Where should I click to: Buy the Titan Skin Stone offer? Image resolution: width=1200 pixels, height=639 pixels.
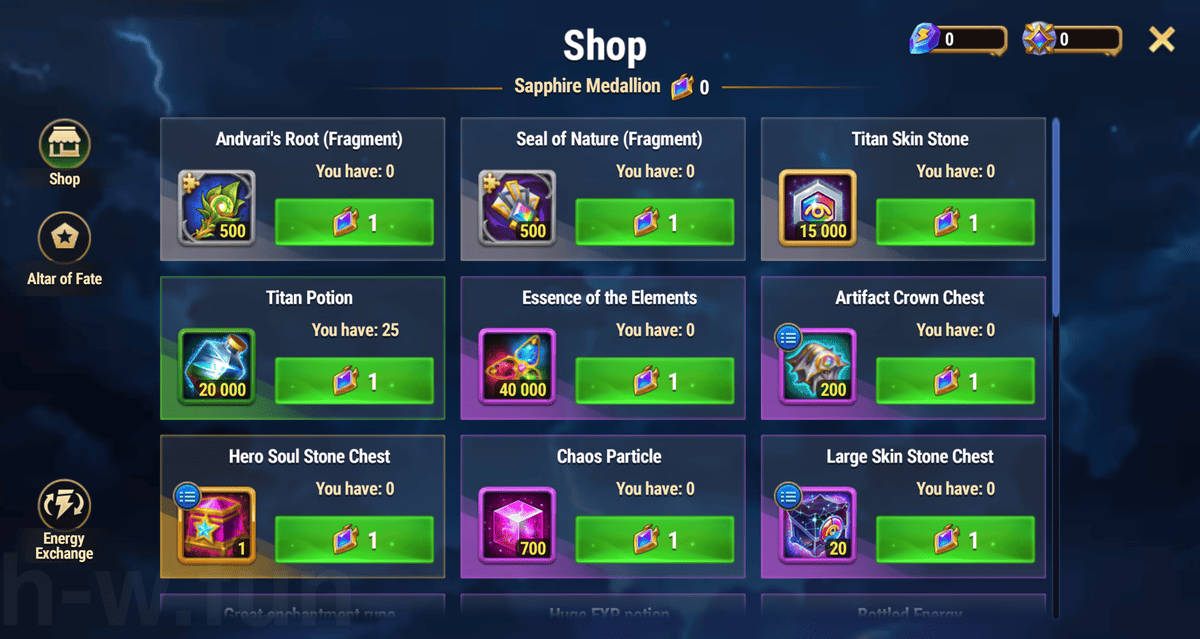(x=955, y=222)
